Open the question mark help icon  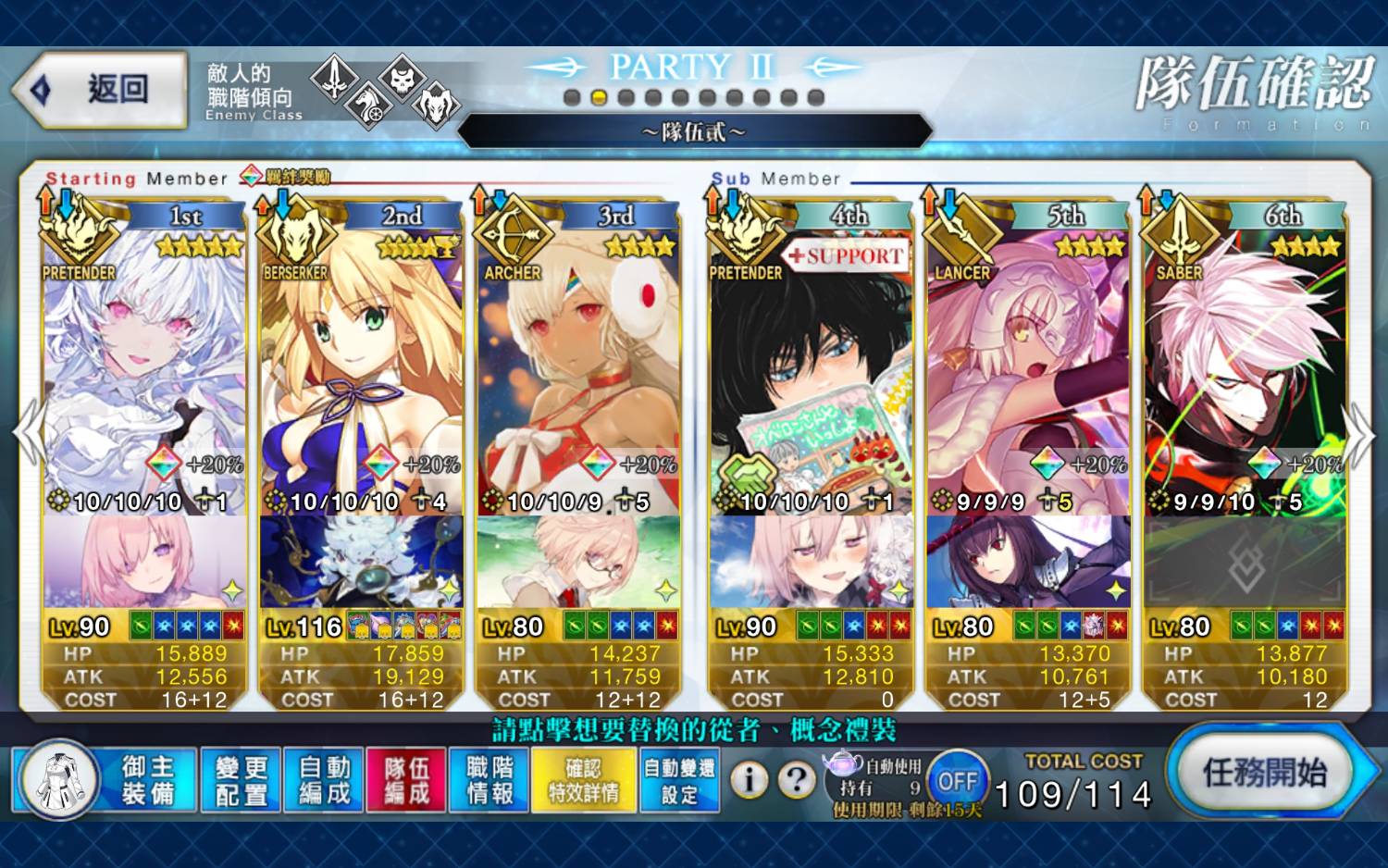[796, 780]
